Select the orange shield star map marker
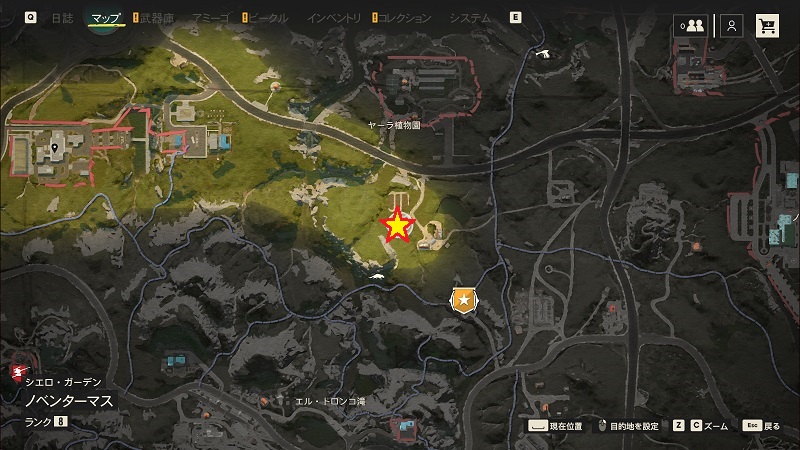 pyautogui.click(x=463, y=299)
